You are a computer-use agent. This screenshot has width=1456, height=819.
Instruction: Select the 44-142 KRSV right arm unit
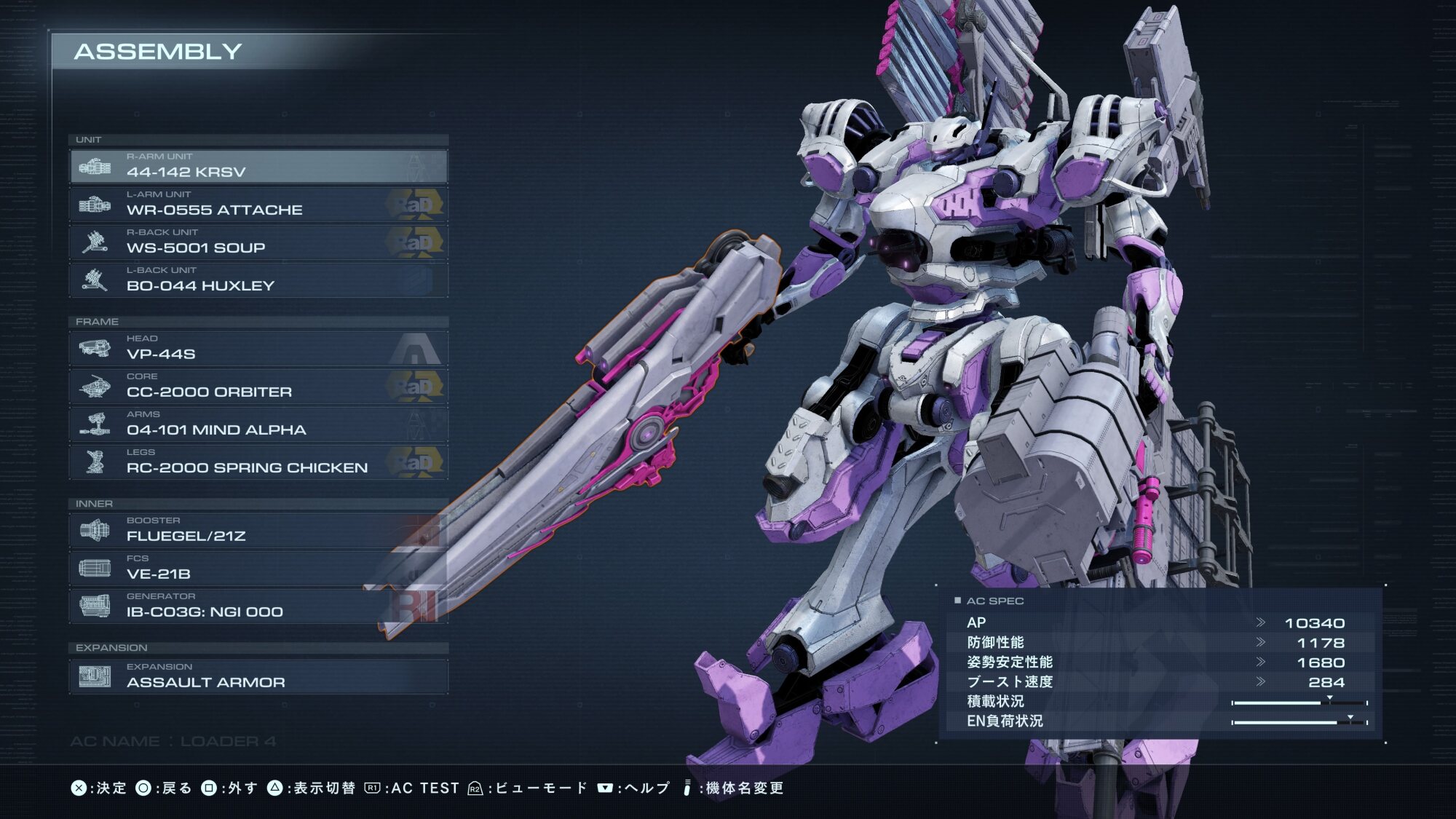click(258, 167)
